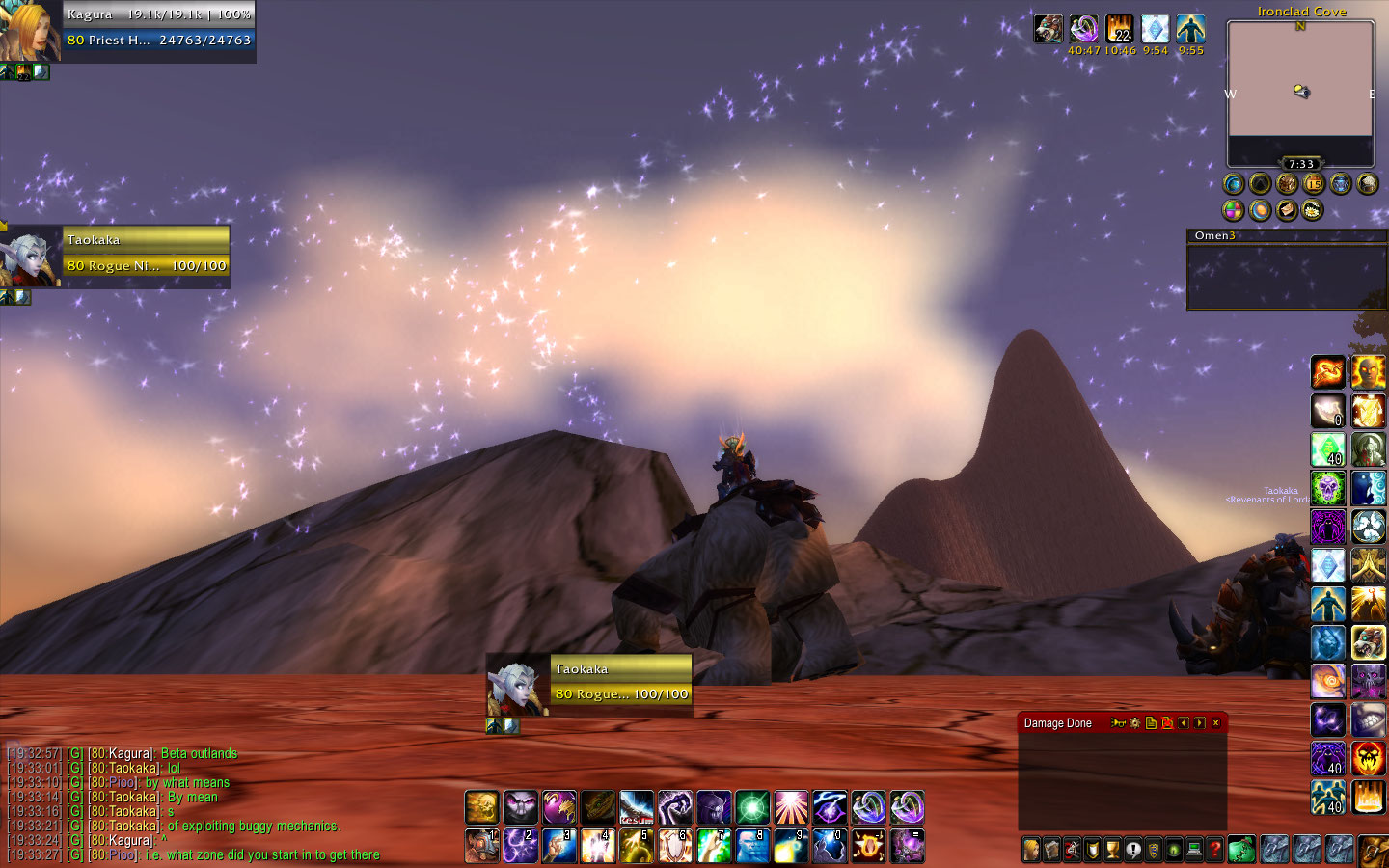This screenshot has height=868, width=1389.
Task: Close the Damage Done meter window
Action: point(1215,723)
